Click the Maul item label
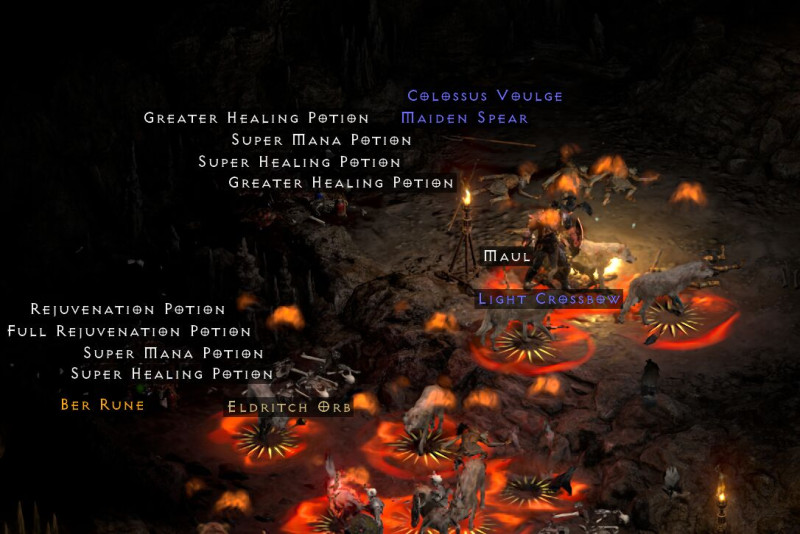 pos(507,257)
